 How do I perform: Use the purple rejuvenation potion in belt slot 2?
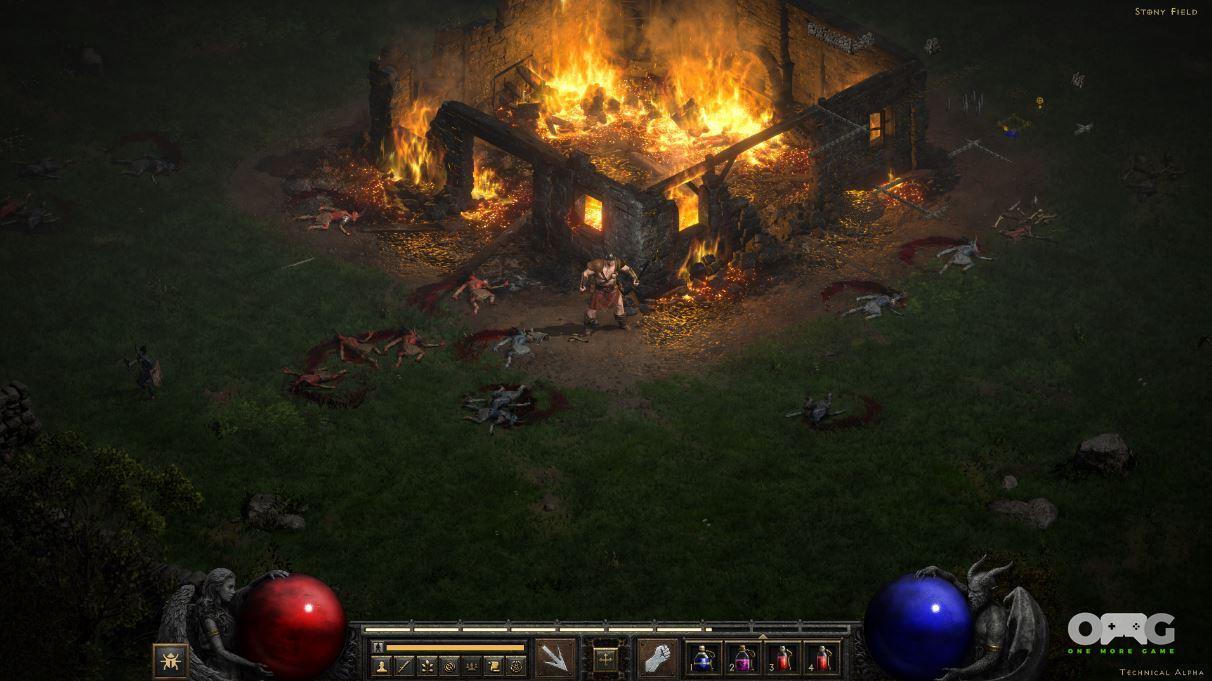[743, 659]
